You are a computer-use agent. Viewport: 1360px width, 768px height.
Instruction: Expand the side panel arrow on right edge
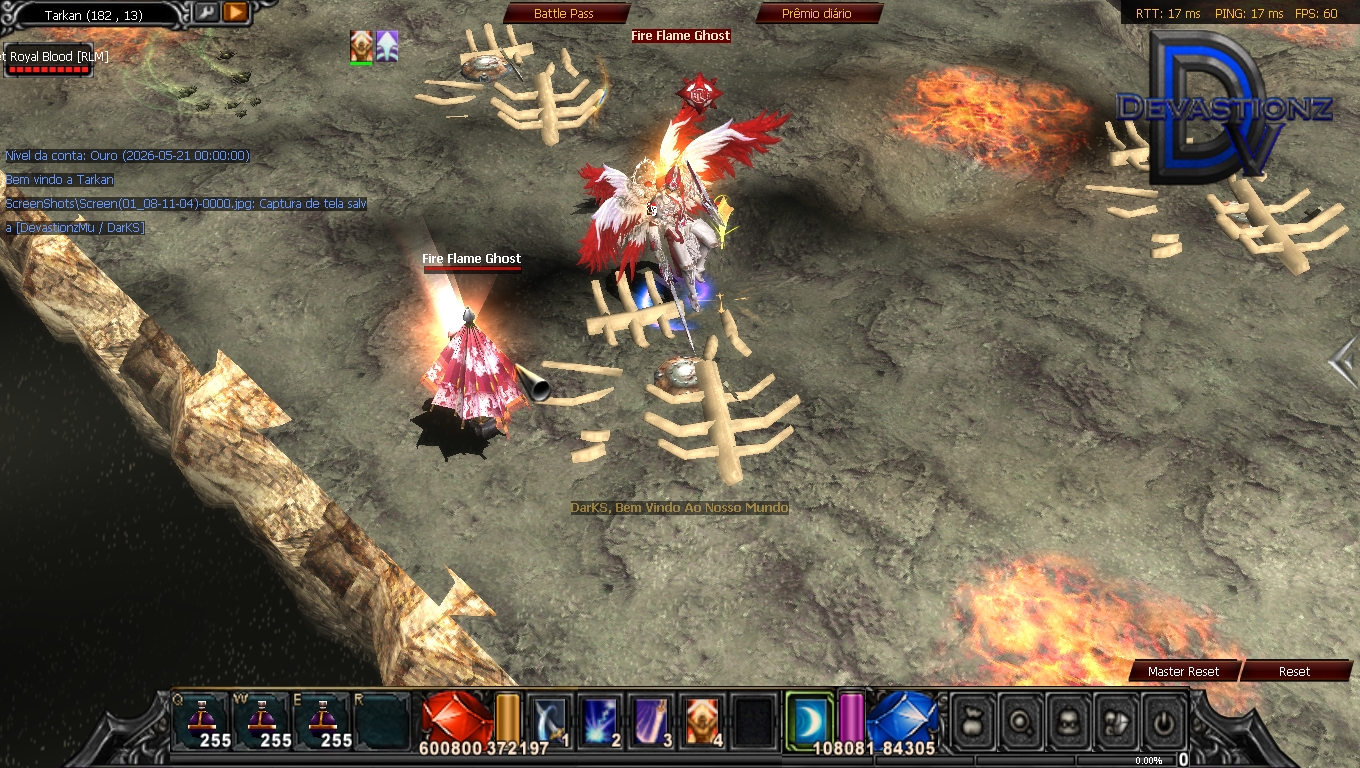[x=1344, y=362]
